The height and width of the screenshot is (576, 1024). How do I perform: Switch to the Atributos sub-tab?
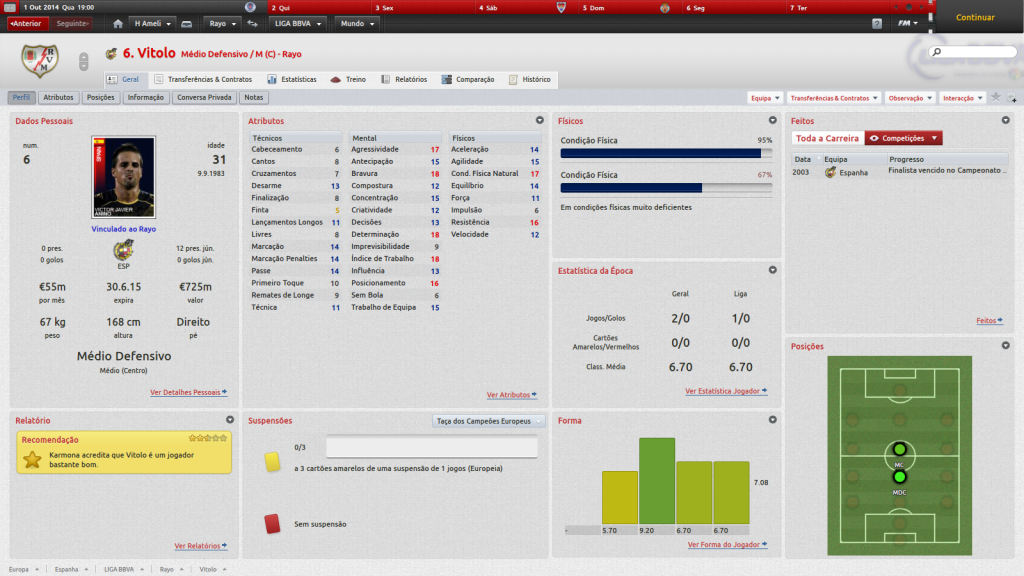59,98
